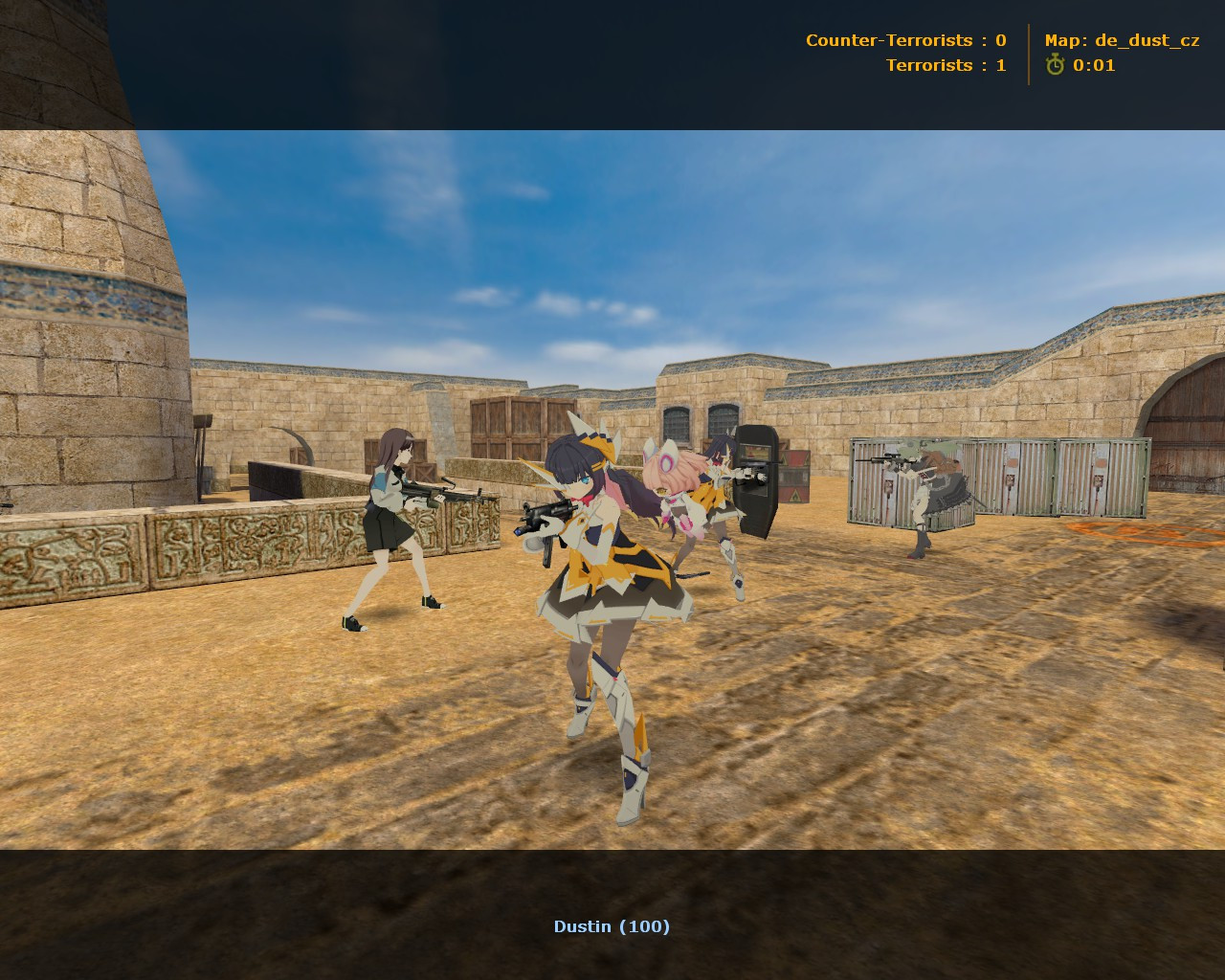
Task: Click the 0:01 round timer text
Action: coord(1094,65)
